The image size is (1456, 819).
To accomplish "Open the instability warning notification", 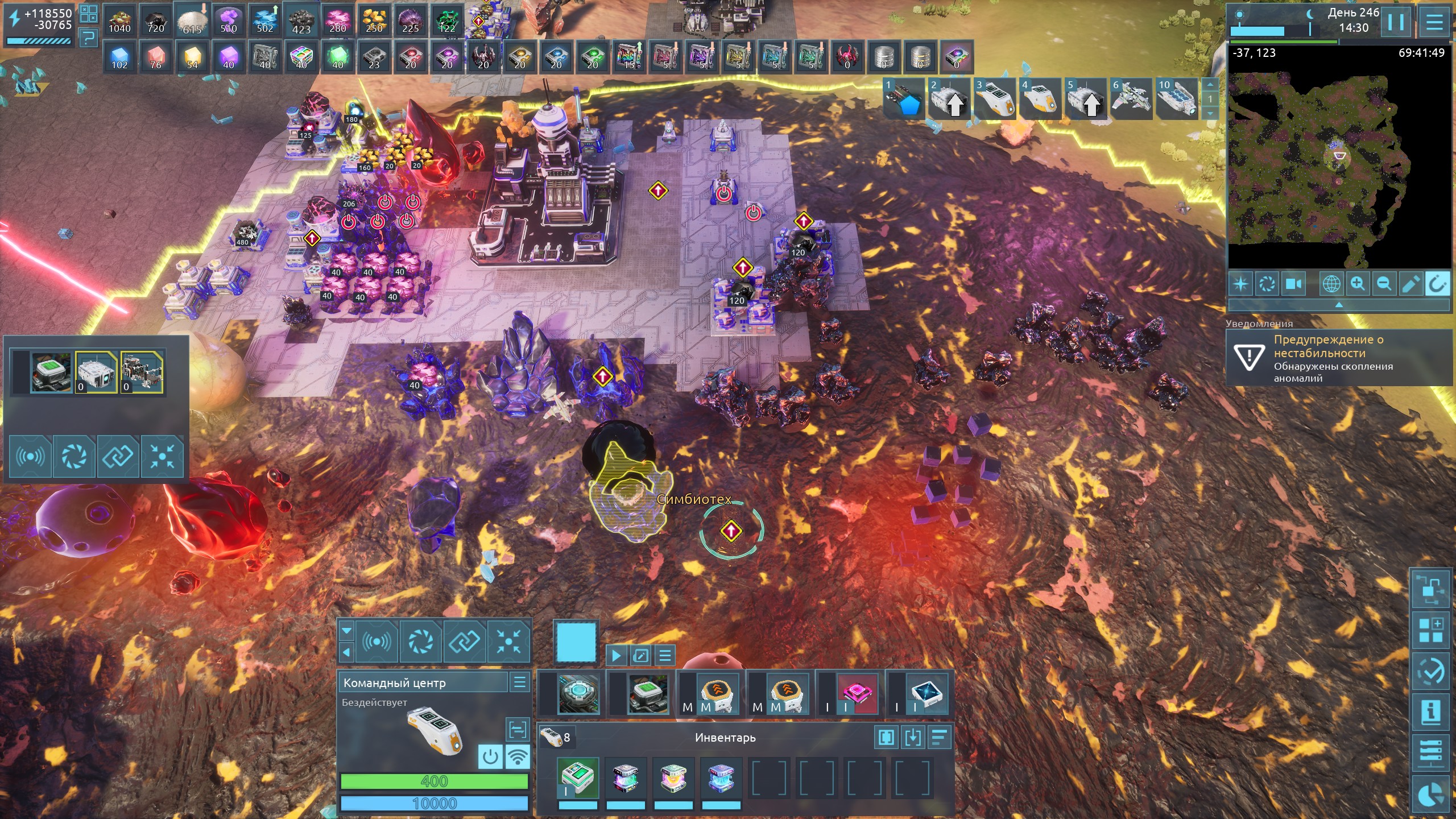I will click(x=1337, y=358).
